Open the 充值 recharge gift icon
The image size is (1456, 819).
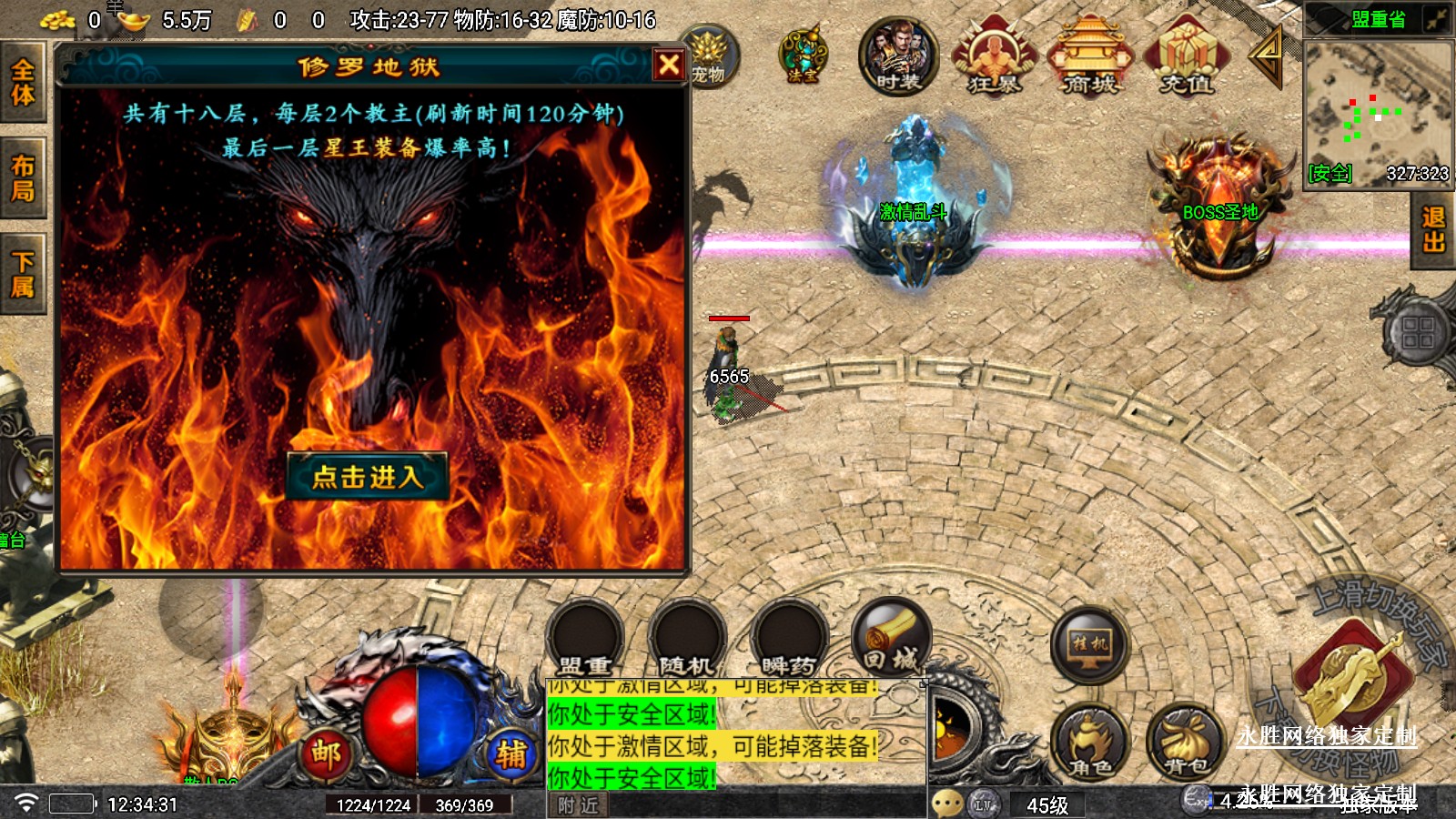1186,57
